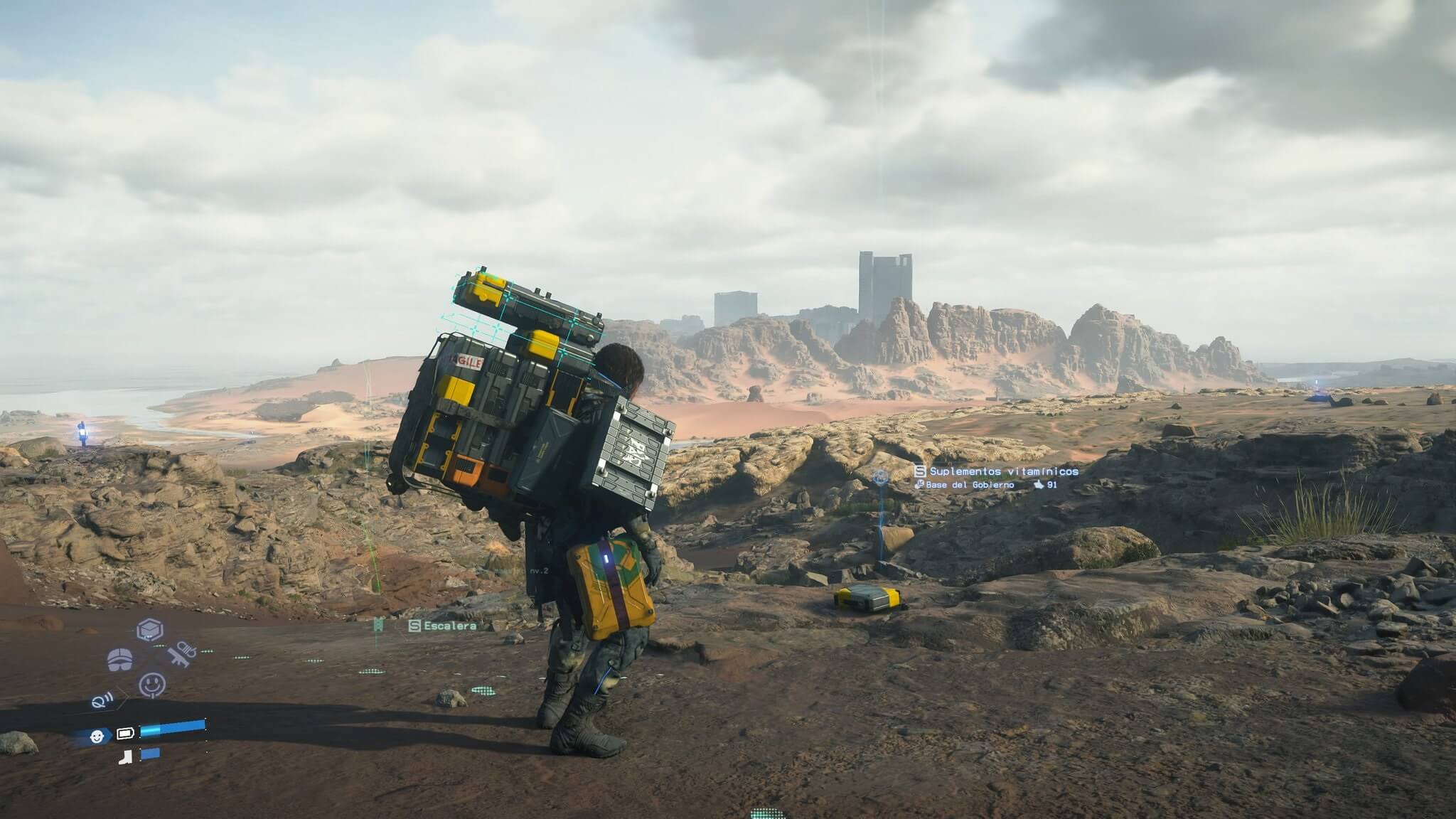Activate the smiley face icon
The width and height of the screenshot is (1456, 819).
(152, 685)
